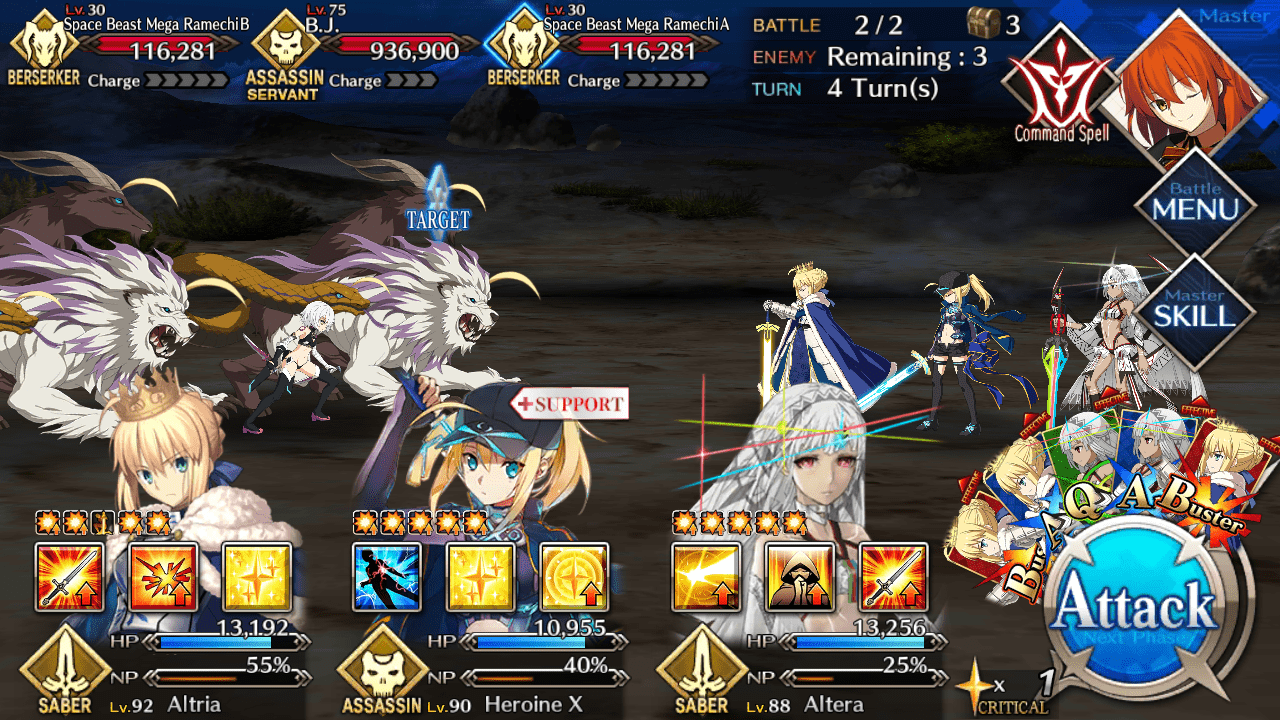Open Master SKILL panel
Screen dimensions: 1280x720
coord(1195,306)
